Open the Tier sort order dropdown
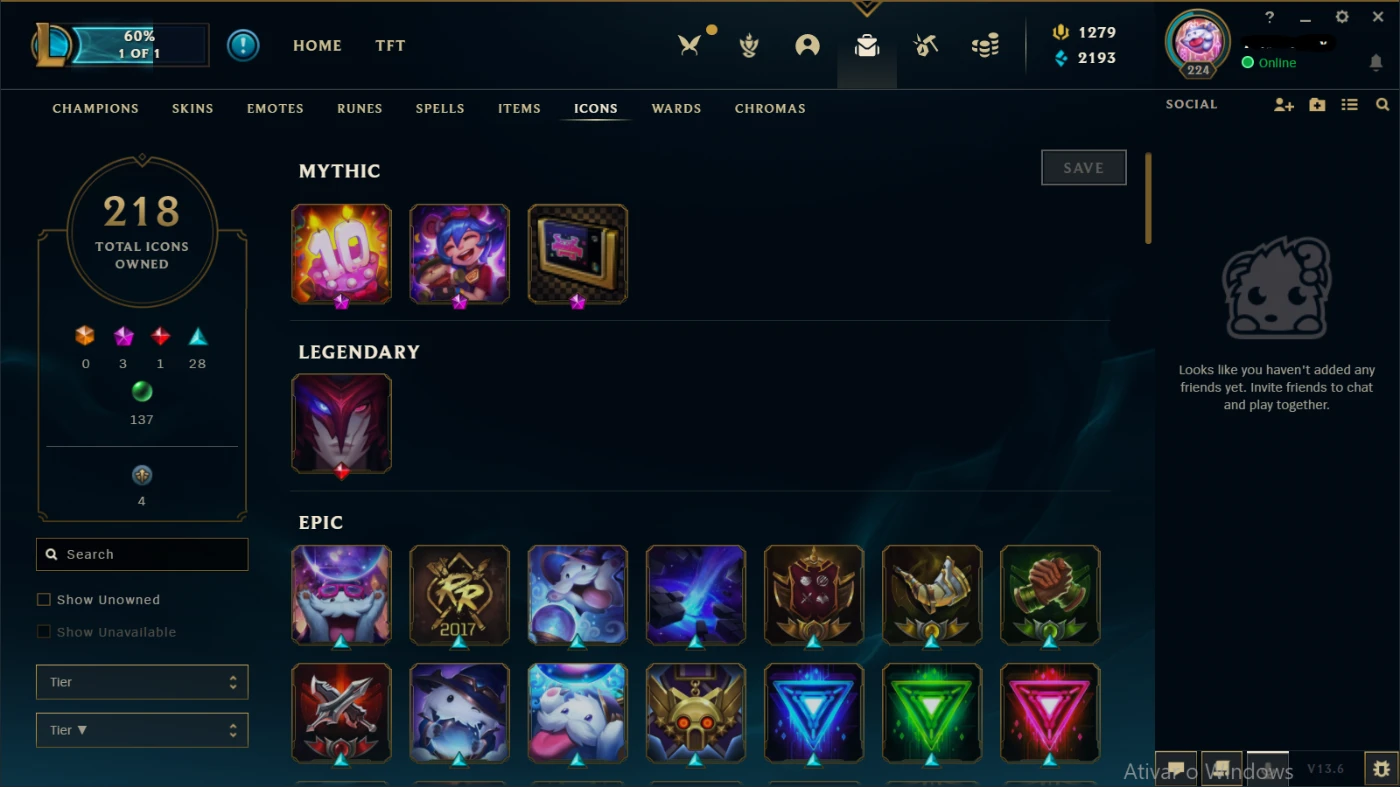 (141, 730)
